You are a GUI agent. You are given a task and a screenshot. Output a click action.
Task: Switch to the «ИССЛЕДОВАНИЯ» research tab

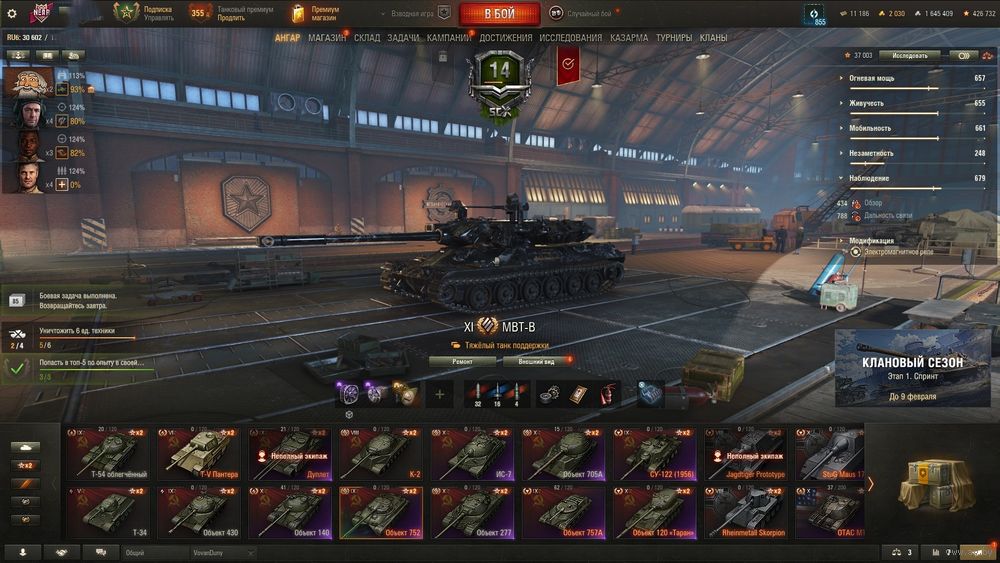coord(571,38)
